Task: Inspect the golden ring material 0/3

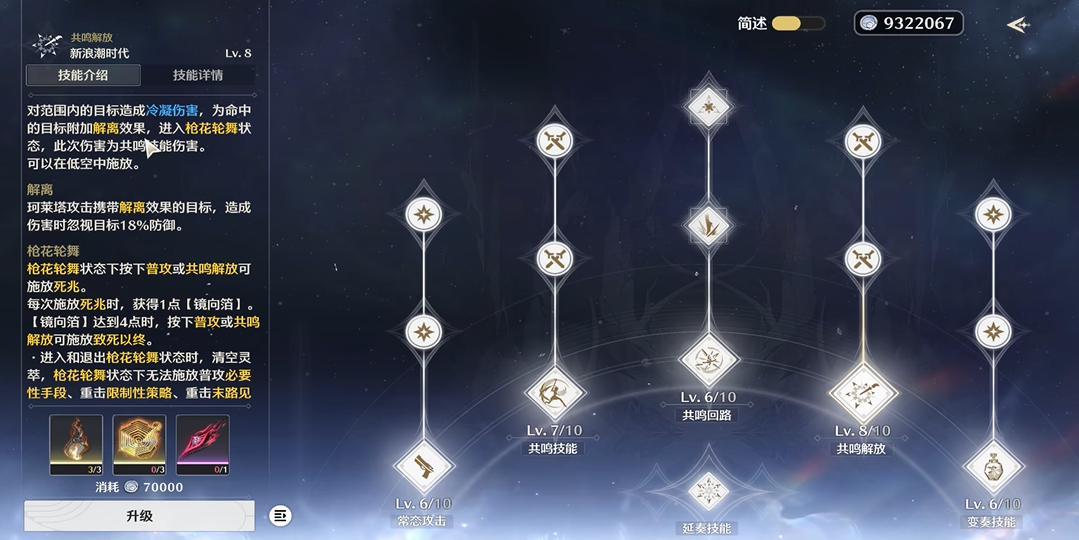Action: click(x=139, y=441)
